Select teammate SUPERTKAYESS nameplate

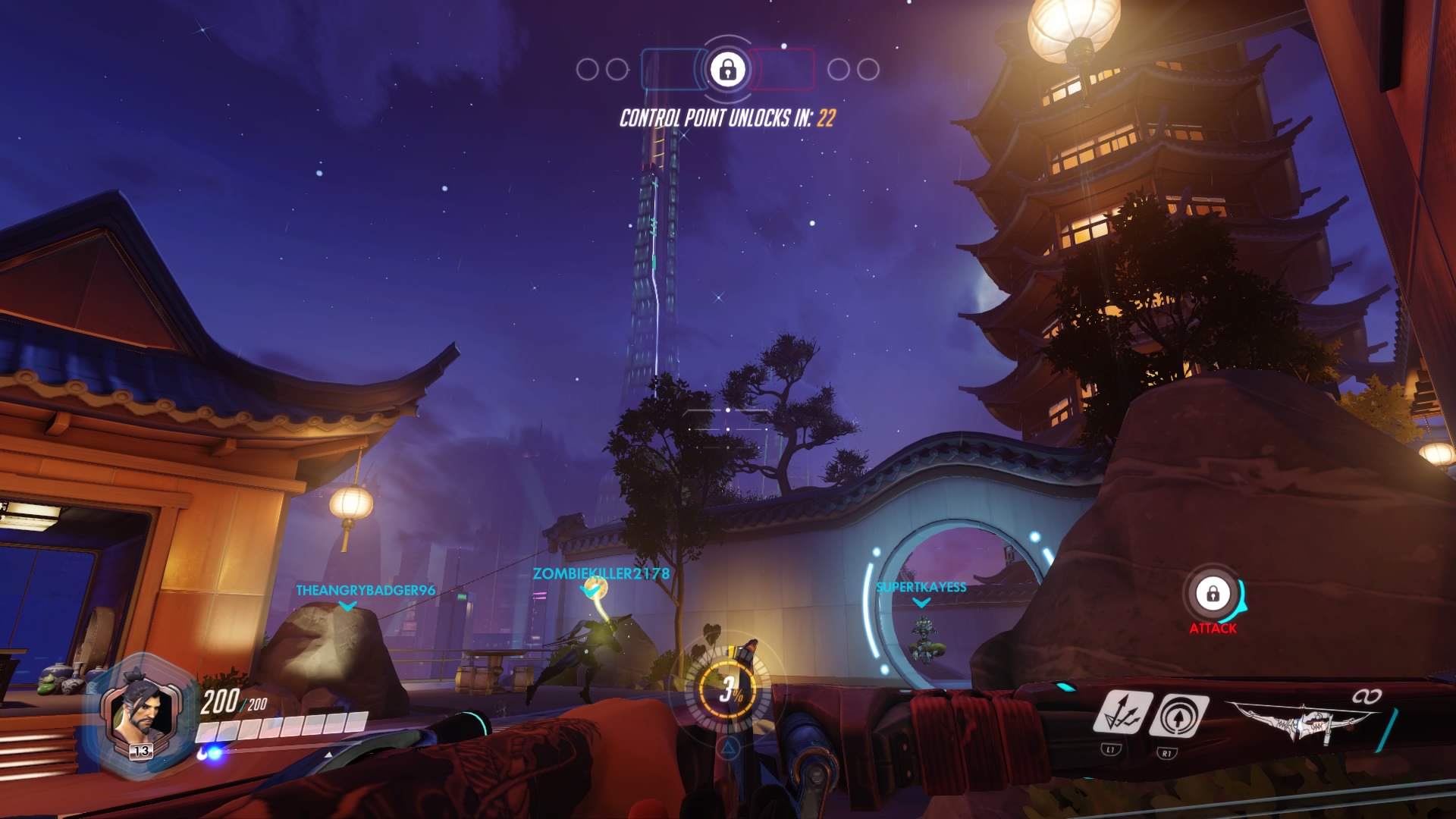pos(921,587)
